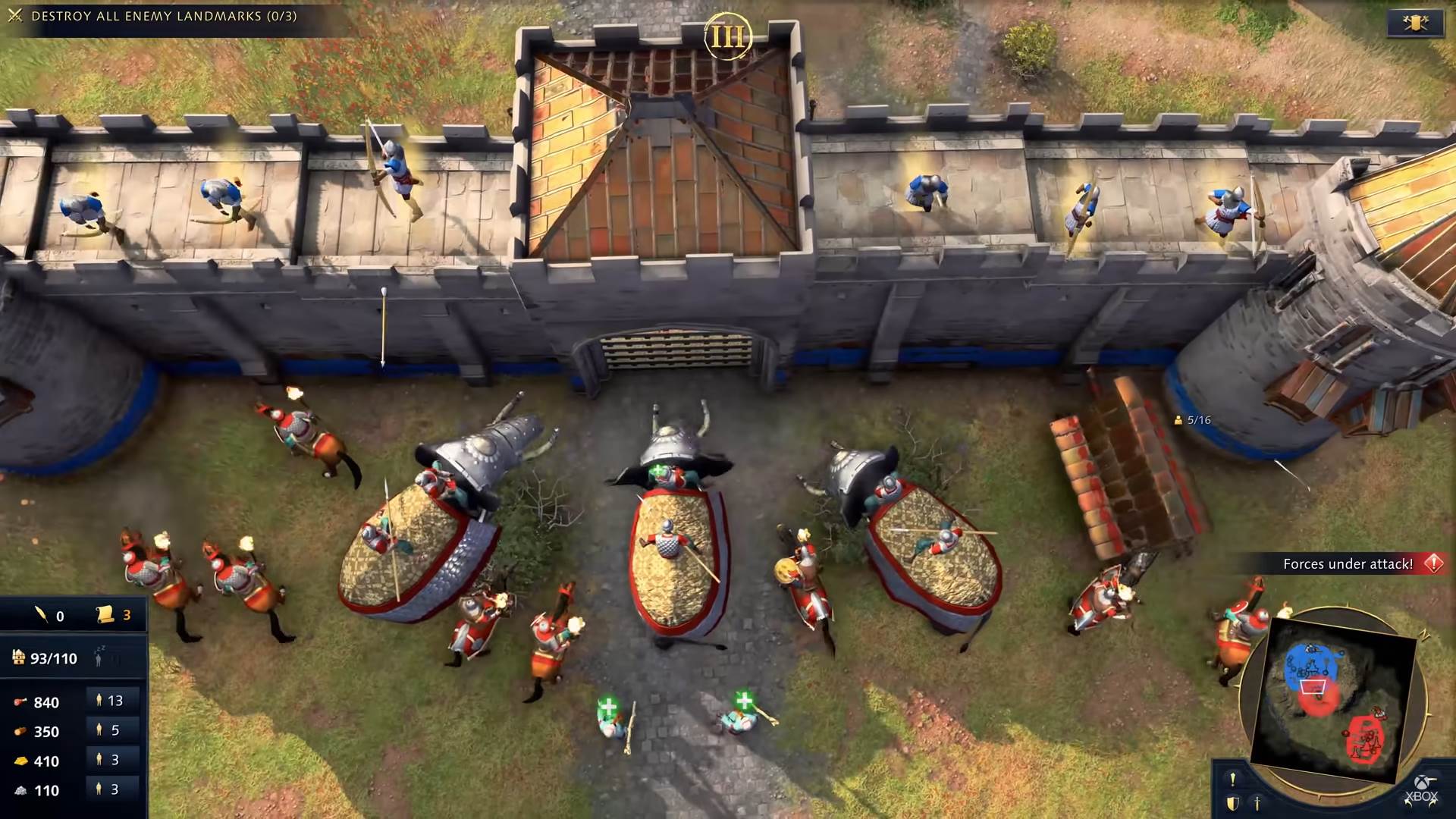This screenshot has height=819, width=1456.
Task: Click the stone resource icon showing 110
Action: 20,789
